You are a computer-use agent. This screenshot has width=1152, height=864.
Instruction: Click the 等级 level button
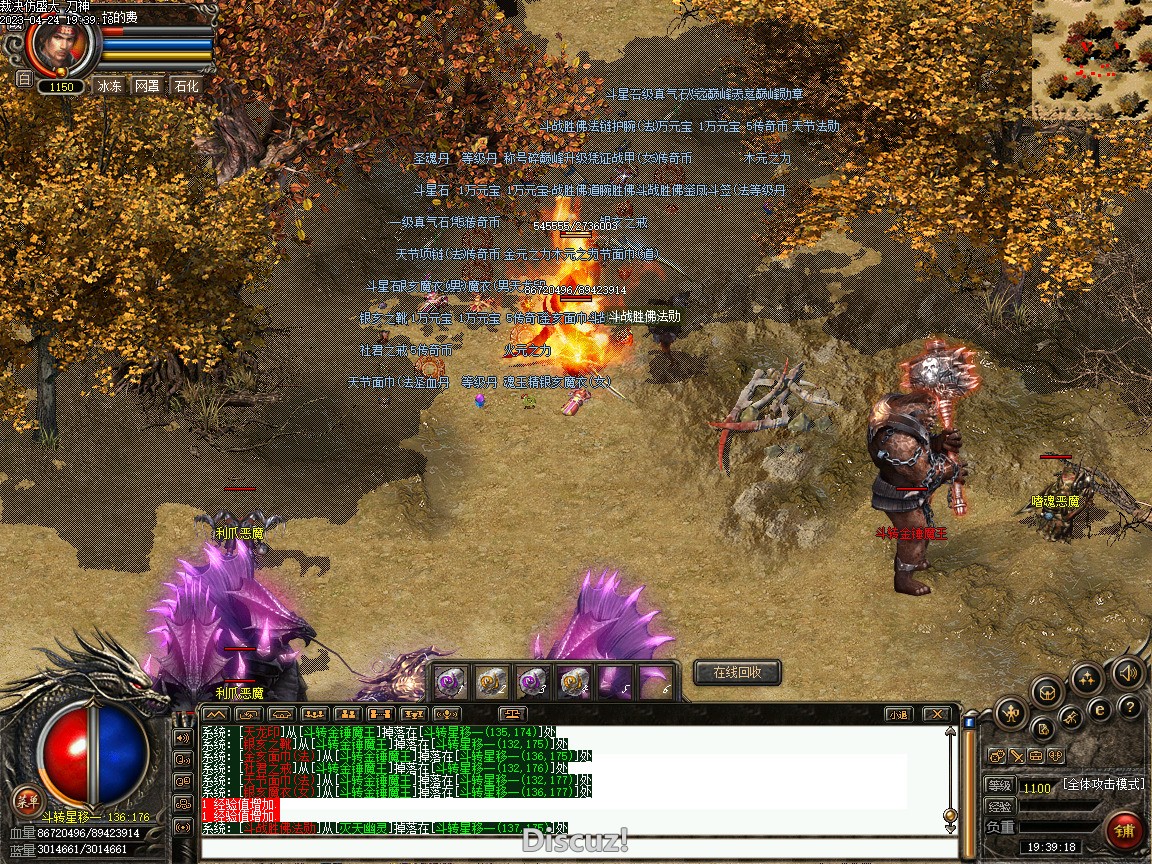click(999, 786)
